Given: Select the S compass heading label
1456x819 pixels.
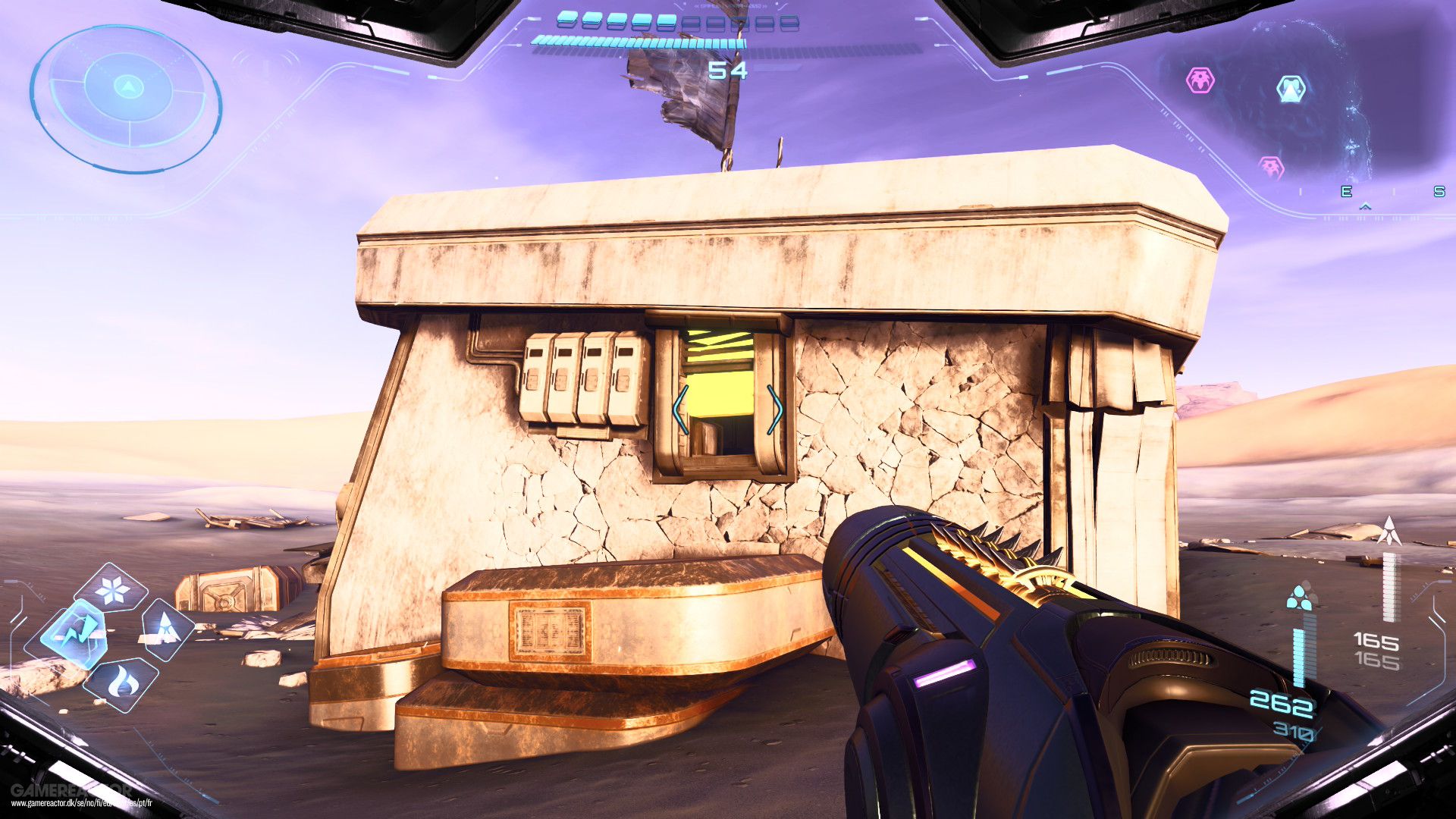Looking at the screenshot, I should 1441,192.
